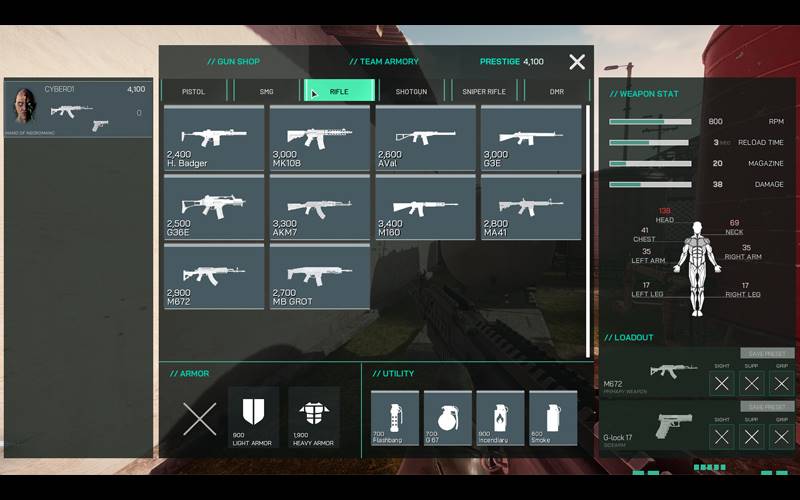The image size is (800, 500).
Task: Close the gun shop window
Action: coord(577,62)
